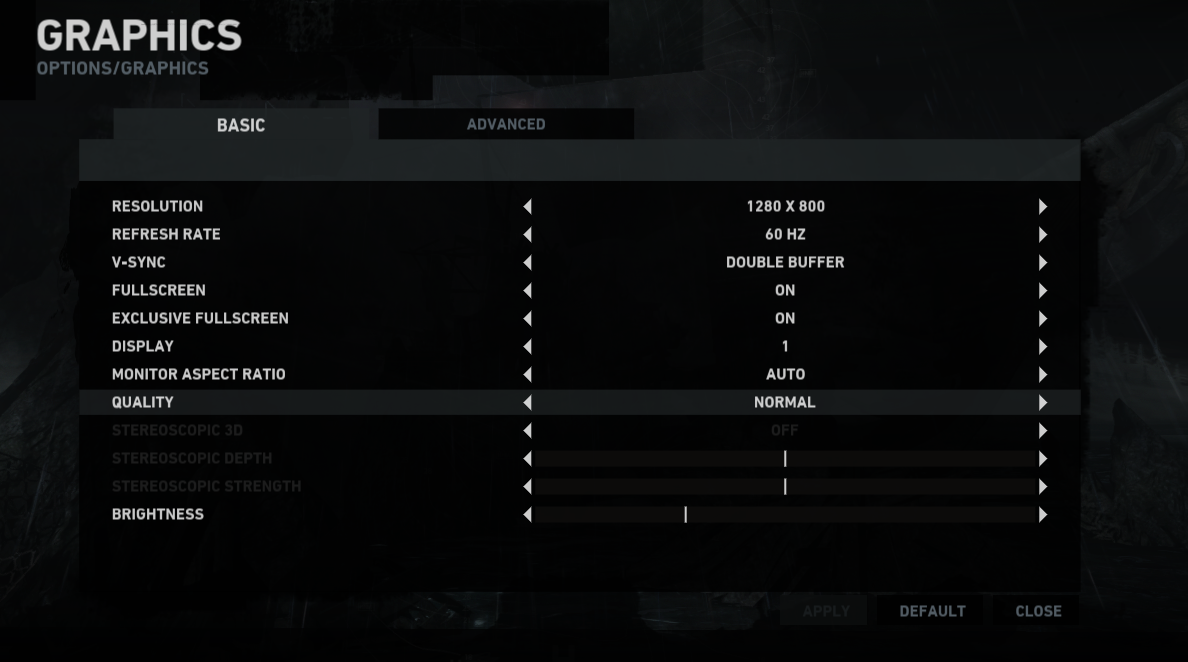1188x662 pixels.
Task: Choose next Display with right arrow
Action: click(x=1042, y=347)
